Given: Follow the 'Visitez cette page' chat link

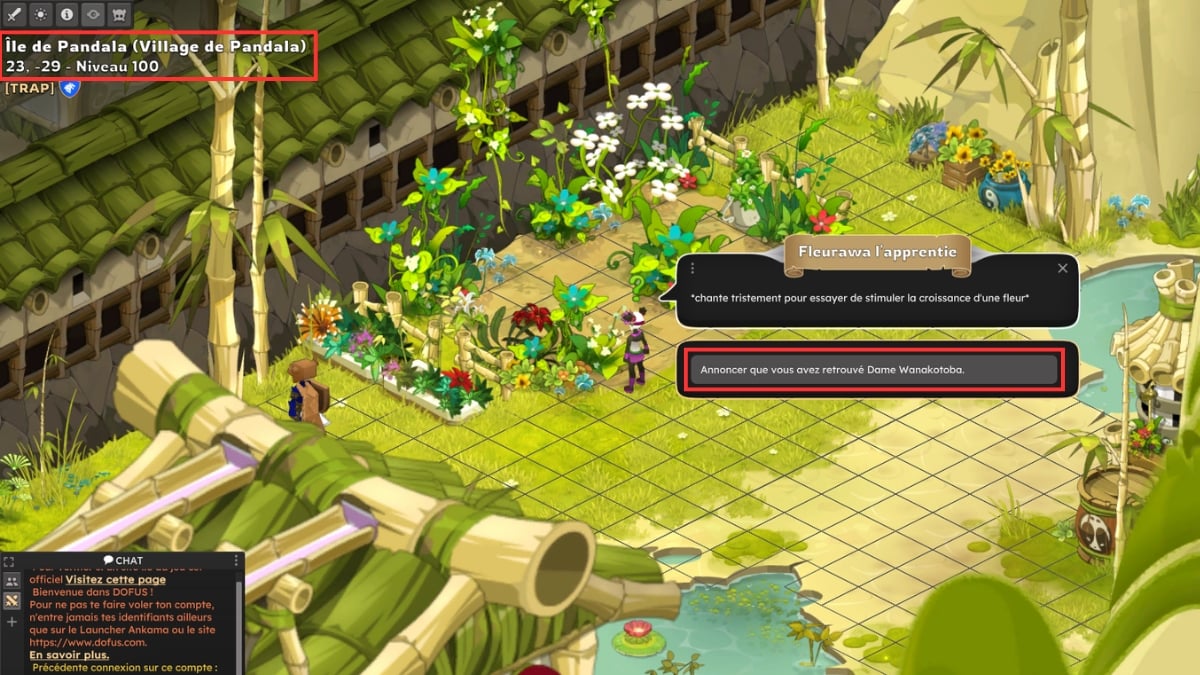Looking at the screenshot, I should (116, 579).
